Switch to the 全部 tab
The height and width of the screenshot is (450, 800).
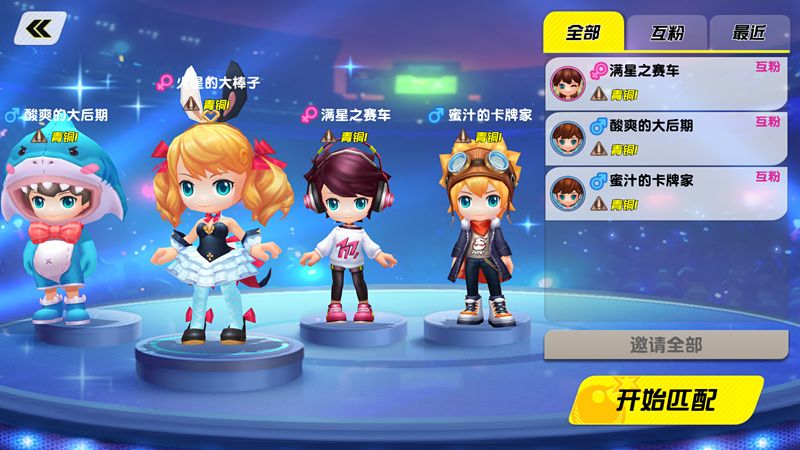583,32
